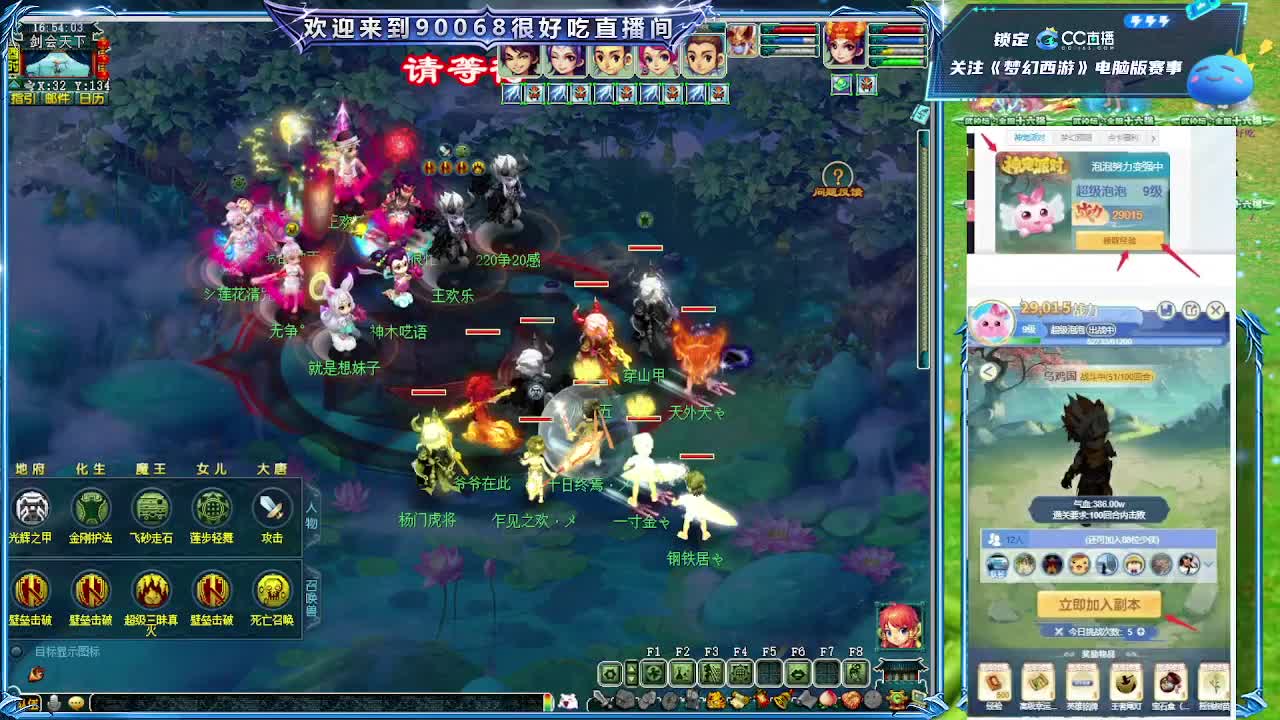Use the peach item in the inventory bar

coord(827,699)
